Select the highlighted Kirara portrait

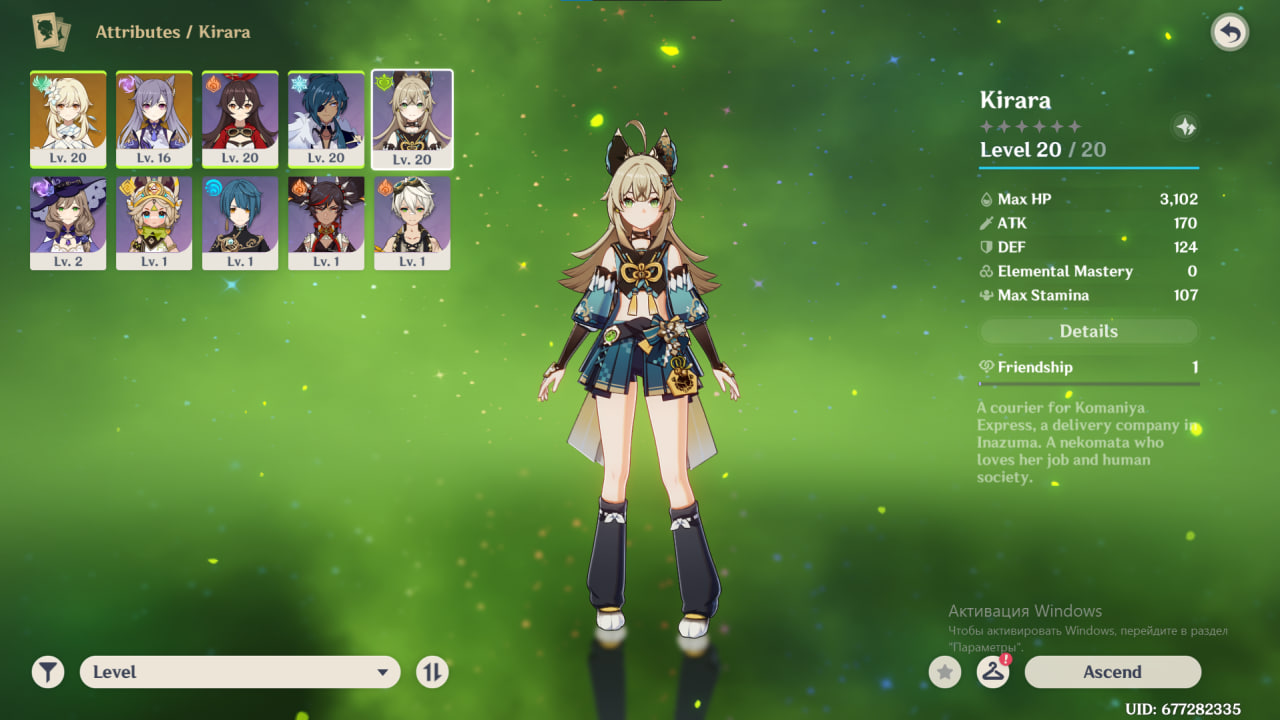pos(412,119)
